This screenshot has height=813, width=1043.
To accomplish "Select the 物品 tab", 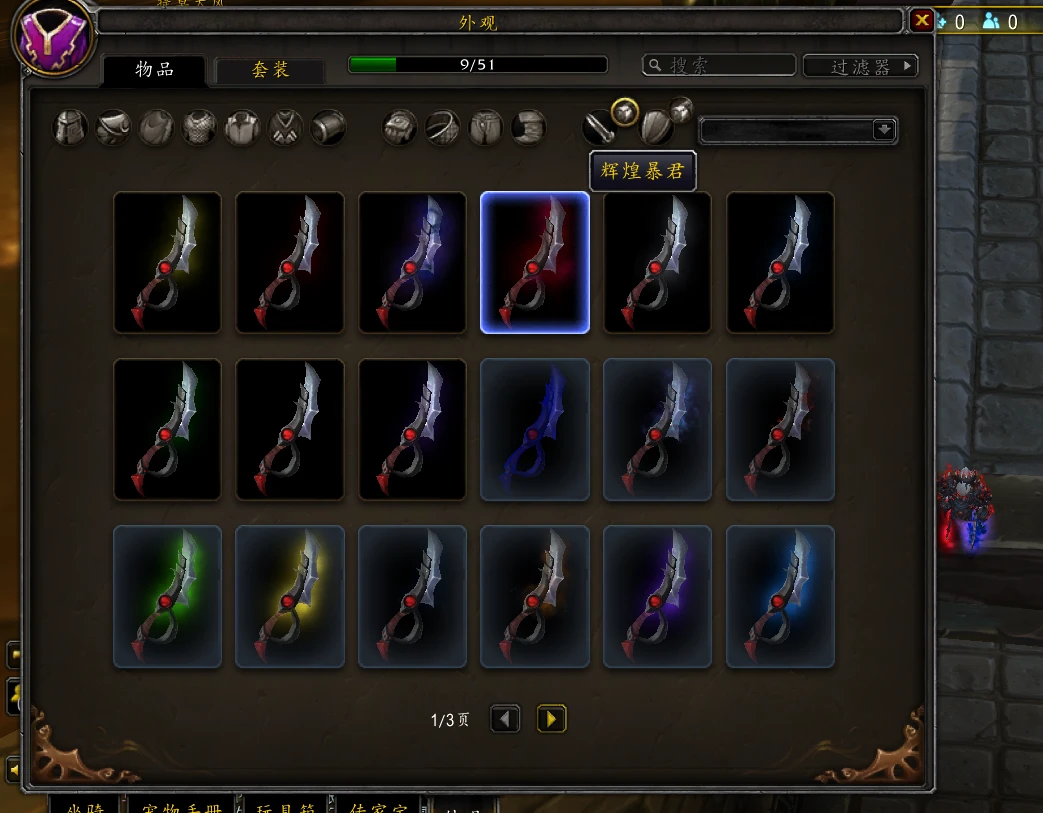I will [155, 69].
